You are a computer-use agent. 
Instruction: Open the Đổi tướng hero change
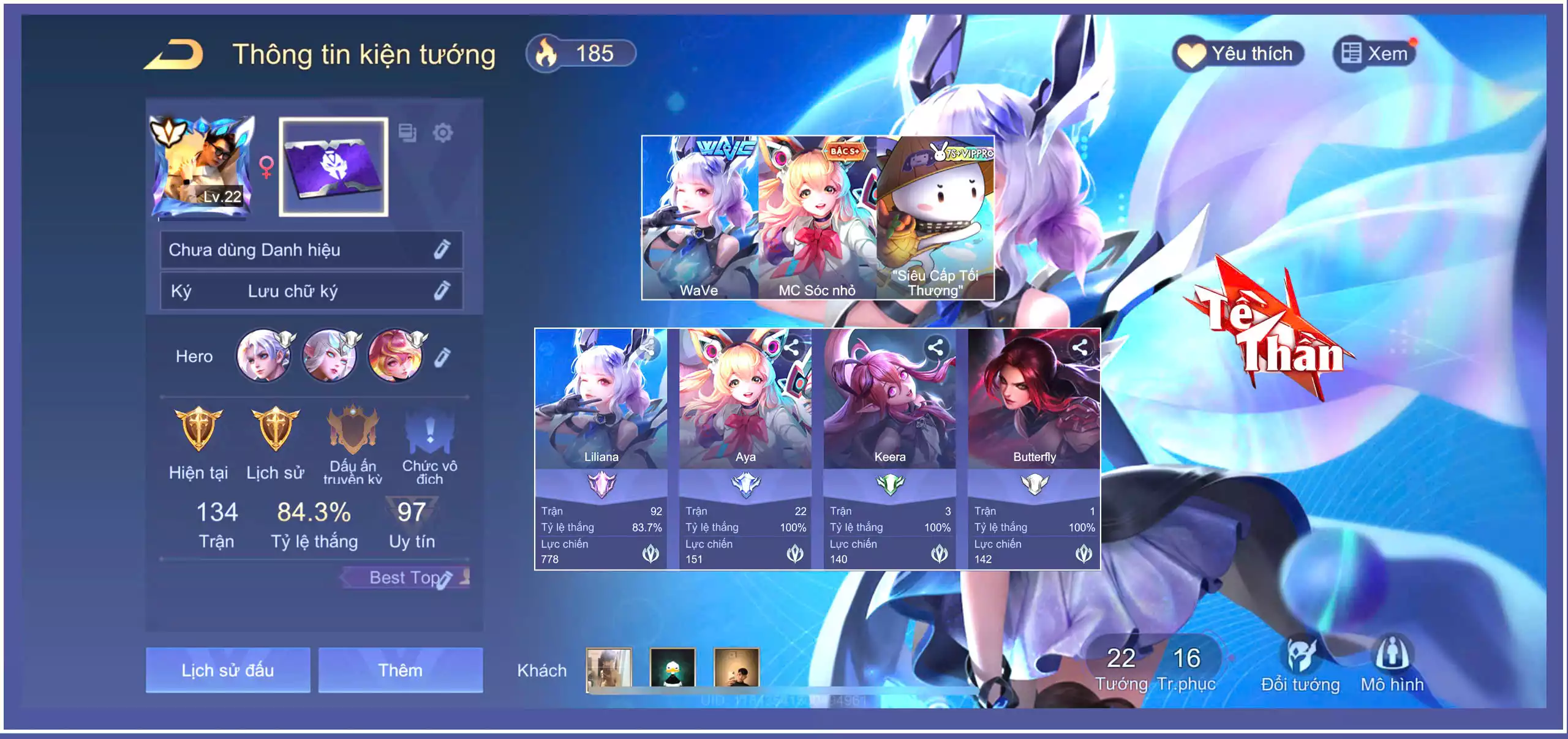[x=1300, y=665]
